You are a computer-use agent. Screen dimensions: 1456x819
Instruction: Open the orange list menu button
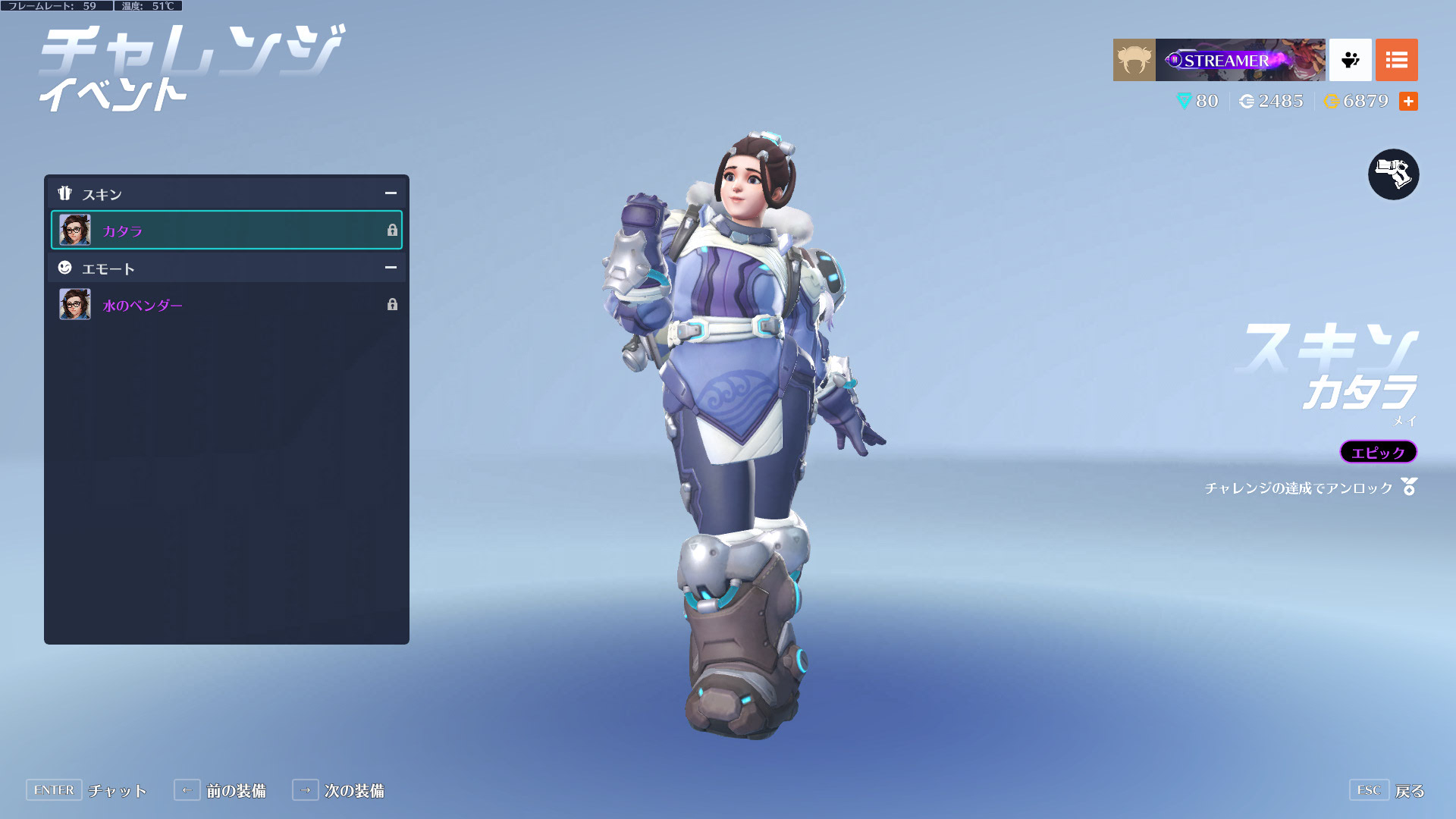click(x=1396, y=60)
